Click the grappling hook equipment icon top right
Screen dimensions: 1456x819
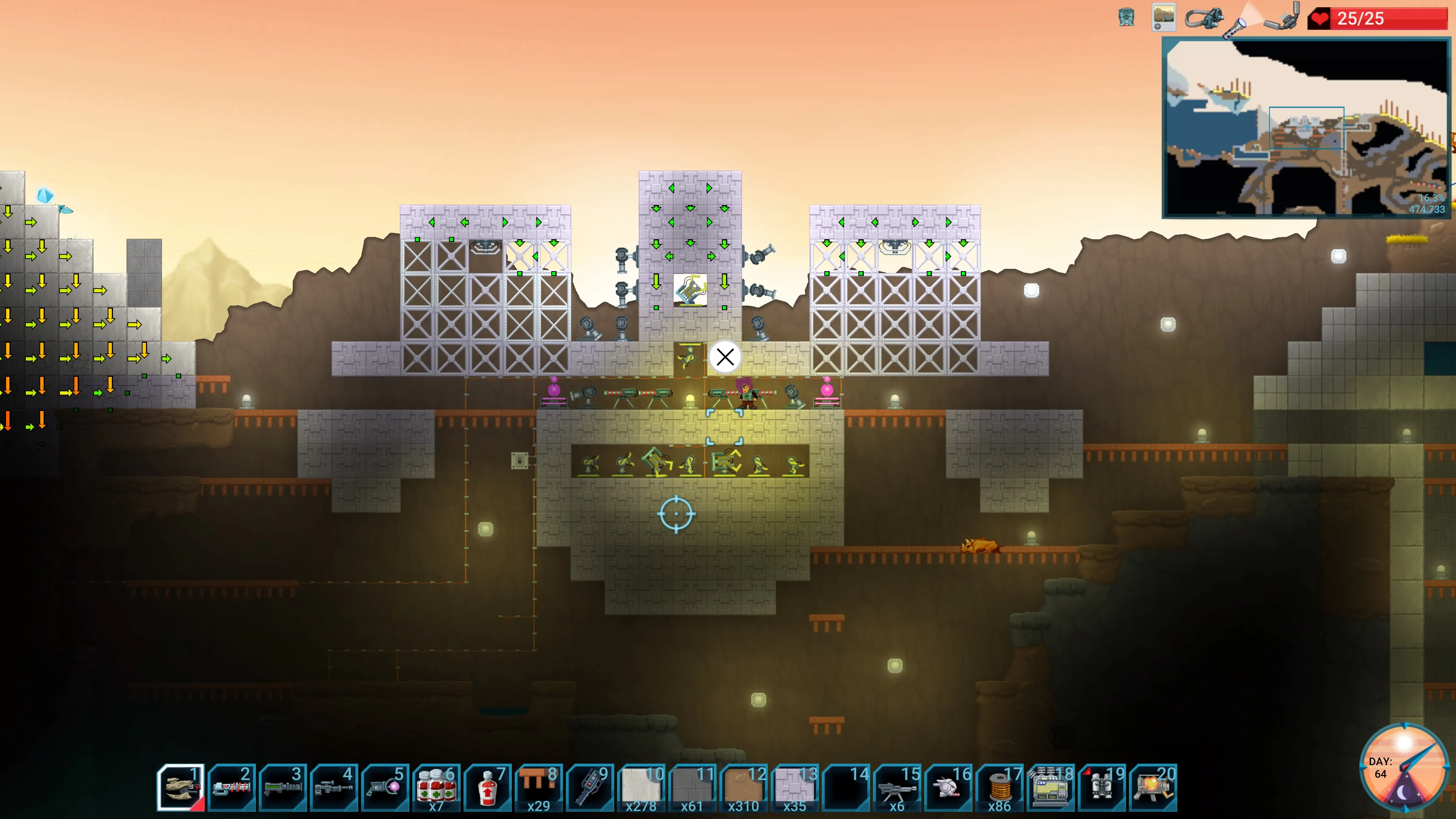[1204, 17]
